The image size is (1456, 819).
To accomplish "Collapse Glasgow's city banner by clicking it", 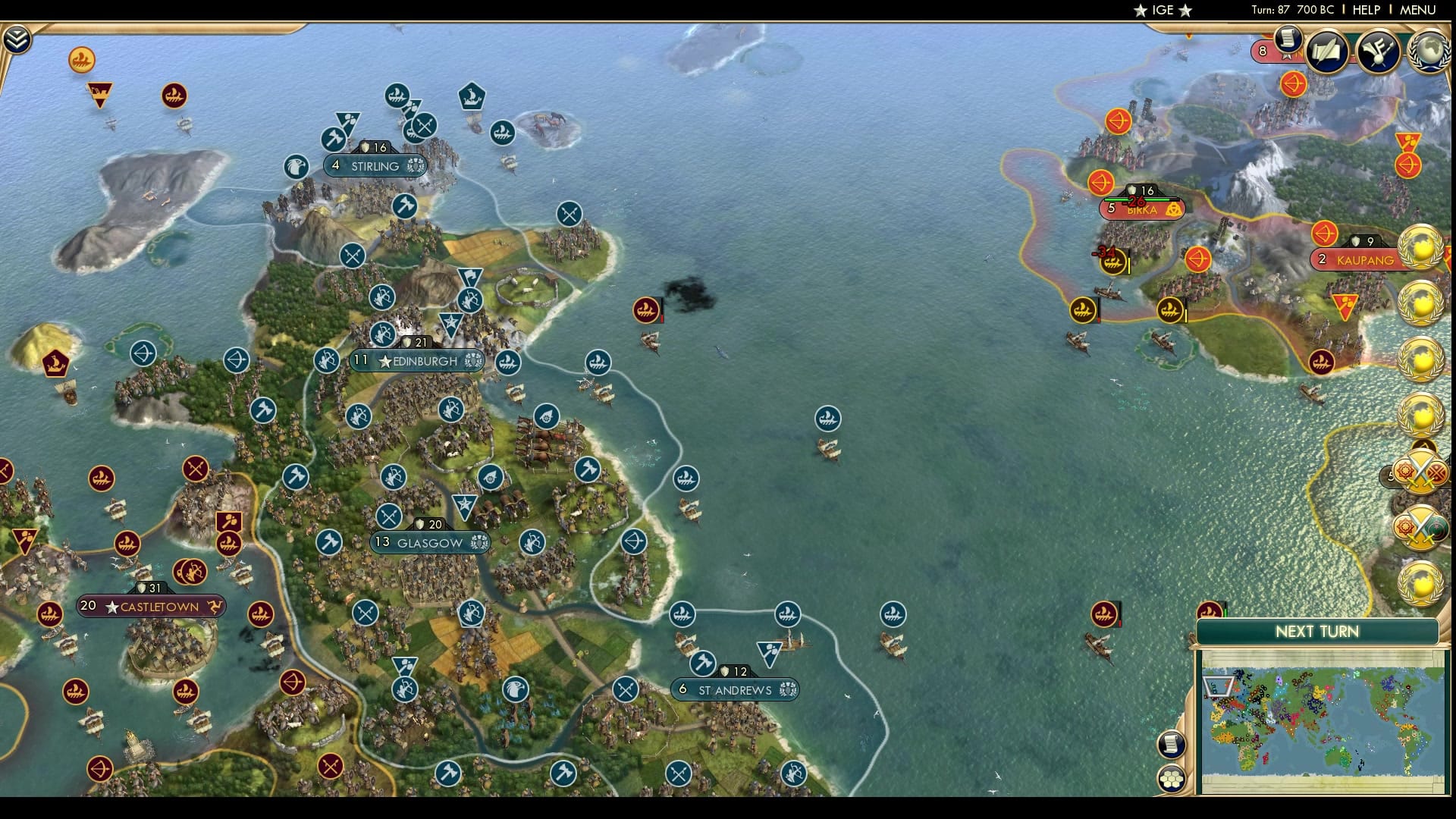I will [x=430, y=542].
